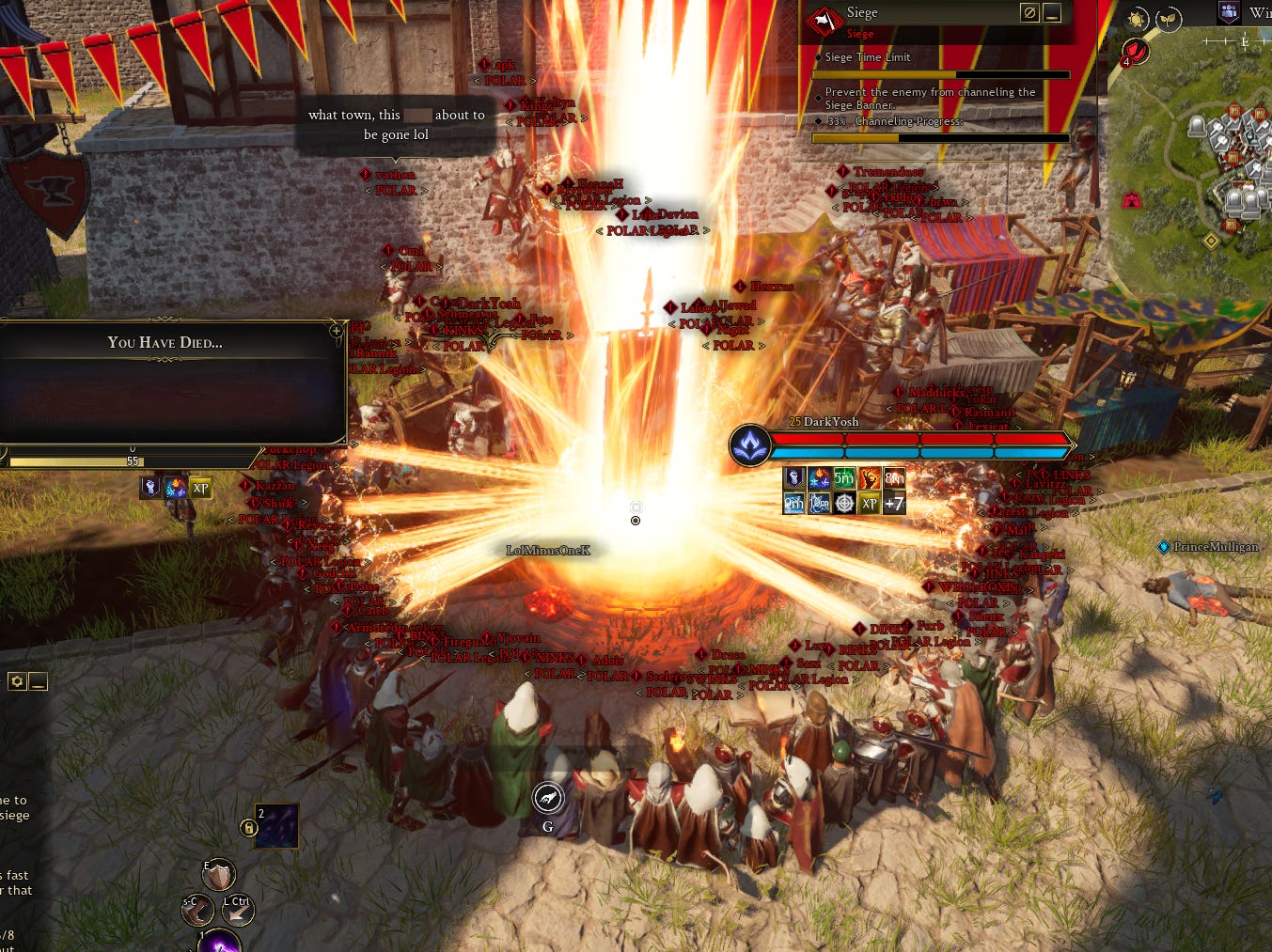Open chat settings gear
1272x952 pixels.
click(x=16, y=681)
